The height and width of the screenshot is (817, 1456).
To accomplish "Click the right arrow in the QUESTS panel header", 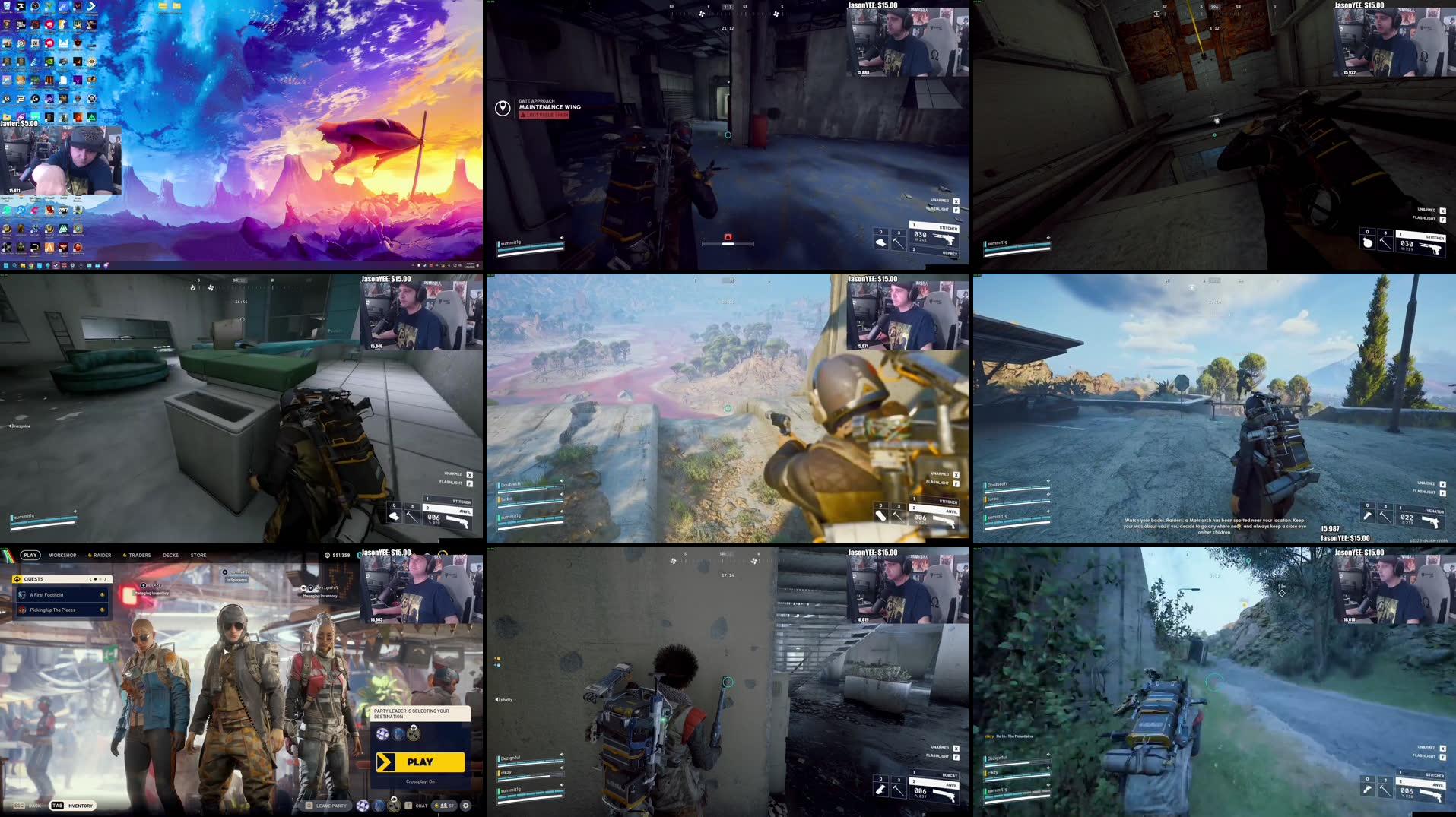I will pyautogui.click(x=106, y=580).
